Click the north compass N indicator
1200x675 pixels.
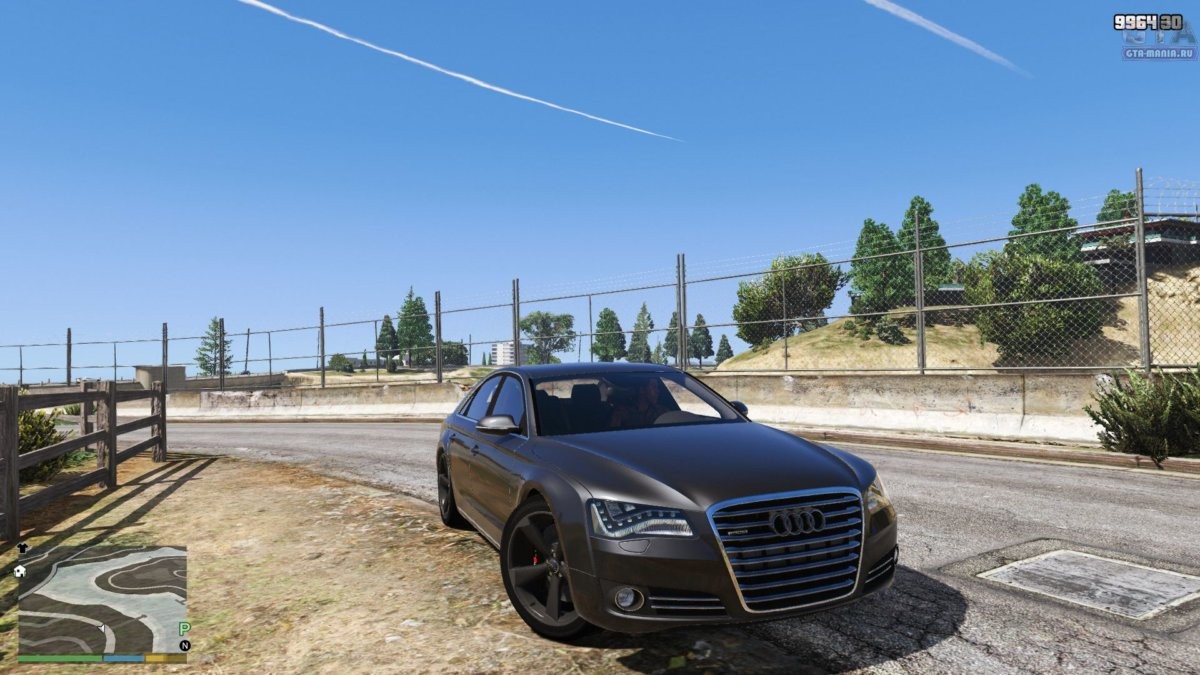184,646
